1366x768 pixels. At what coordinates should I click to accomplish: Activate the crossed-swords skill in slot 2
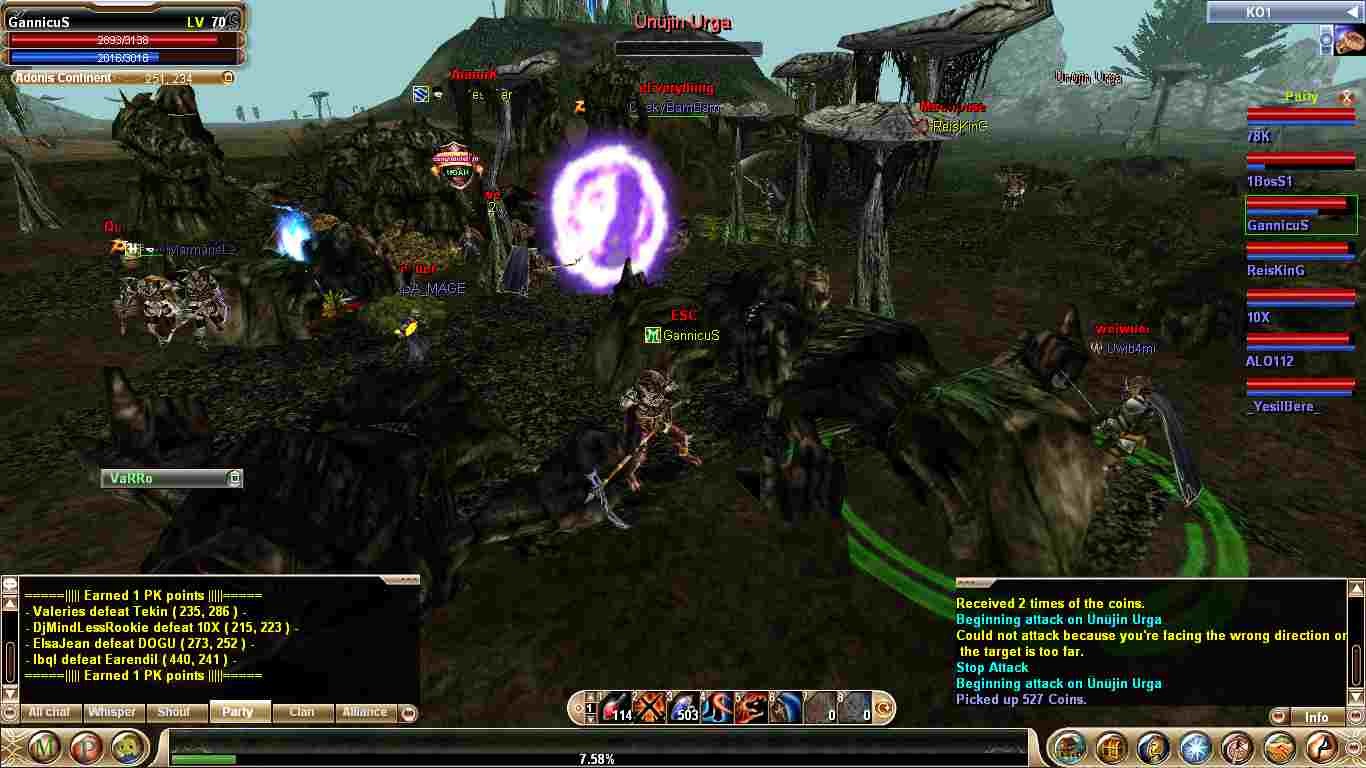point(650,707)
